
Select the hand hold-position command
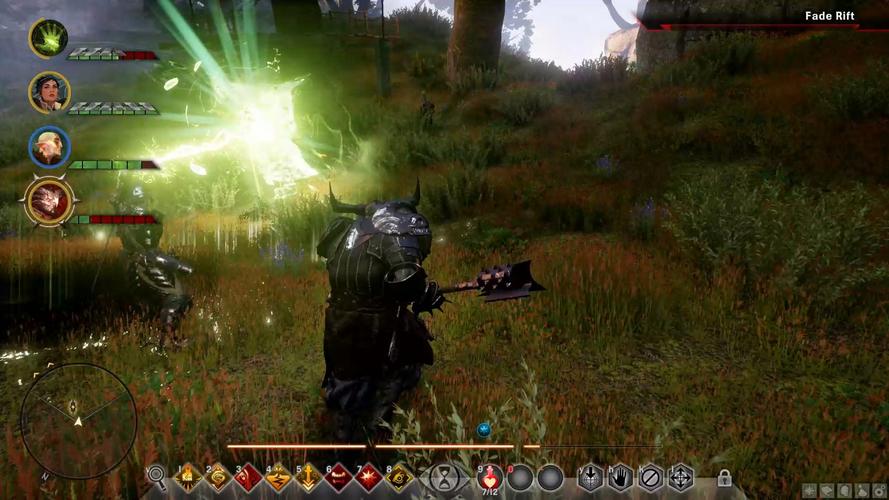pos(621,477)
